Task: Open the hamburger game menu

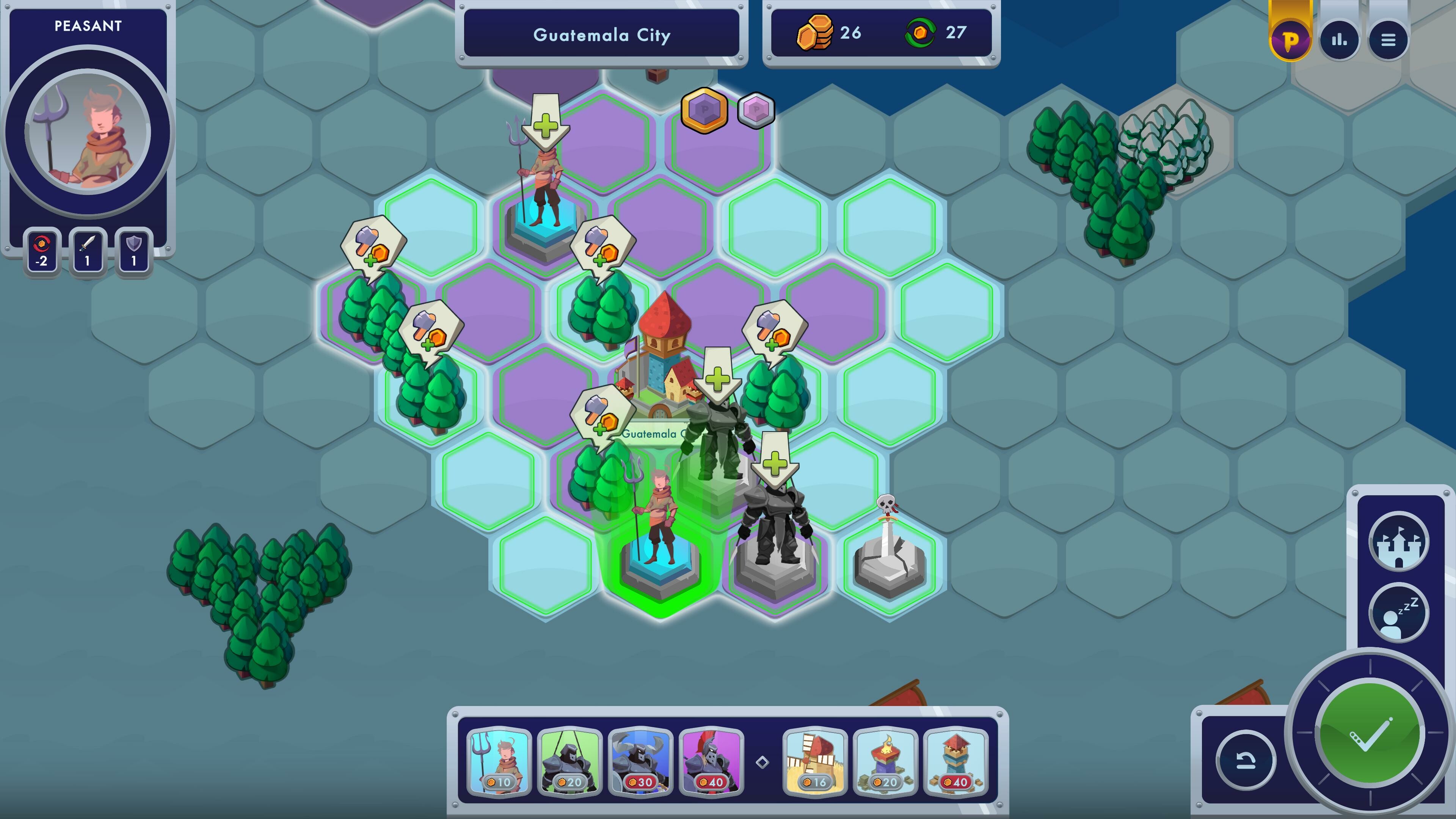Action: (x=1389, y=39)
